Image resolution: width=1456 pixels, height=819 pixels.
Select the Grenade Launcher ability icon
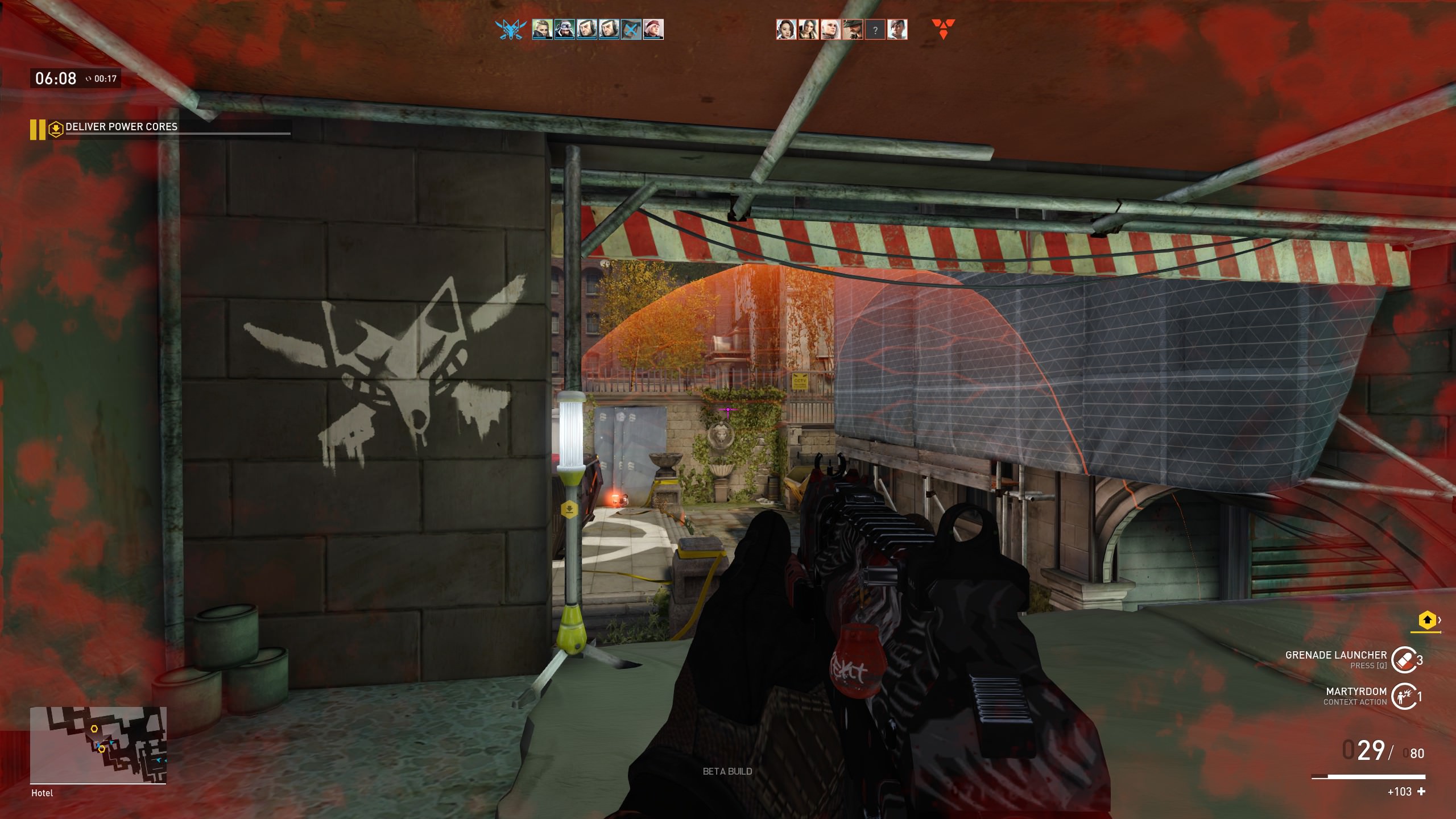(x=1403, y=660)
